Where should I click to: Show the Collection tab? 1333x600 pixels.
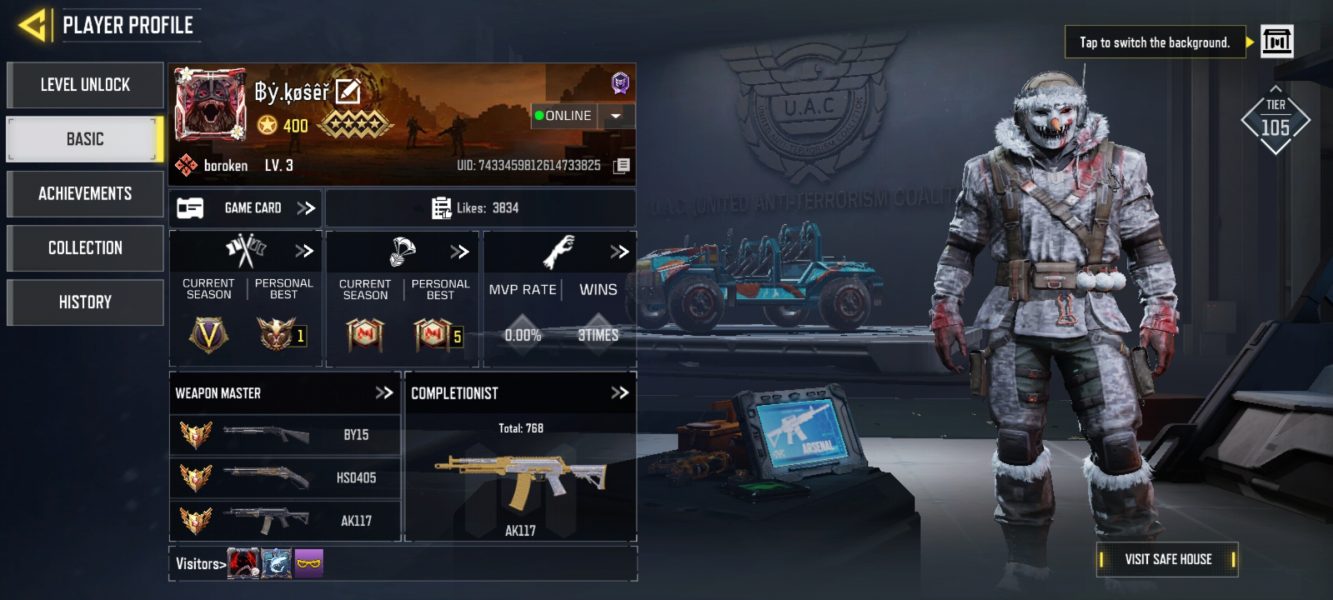[85, 247]
